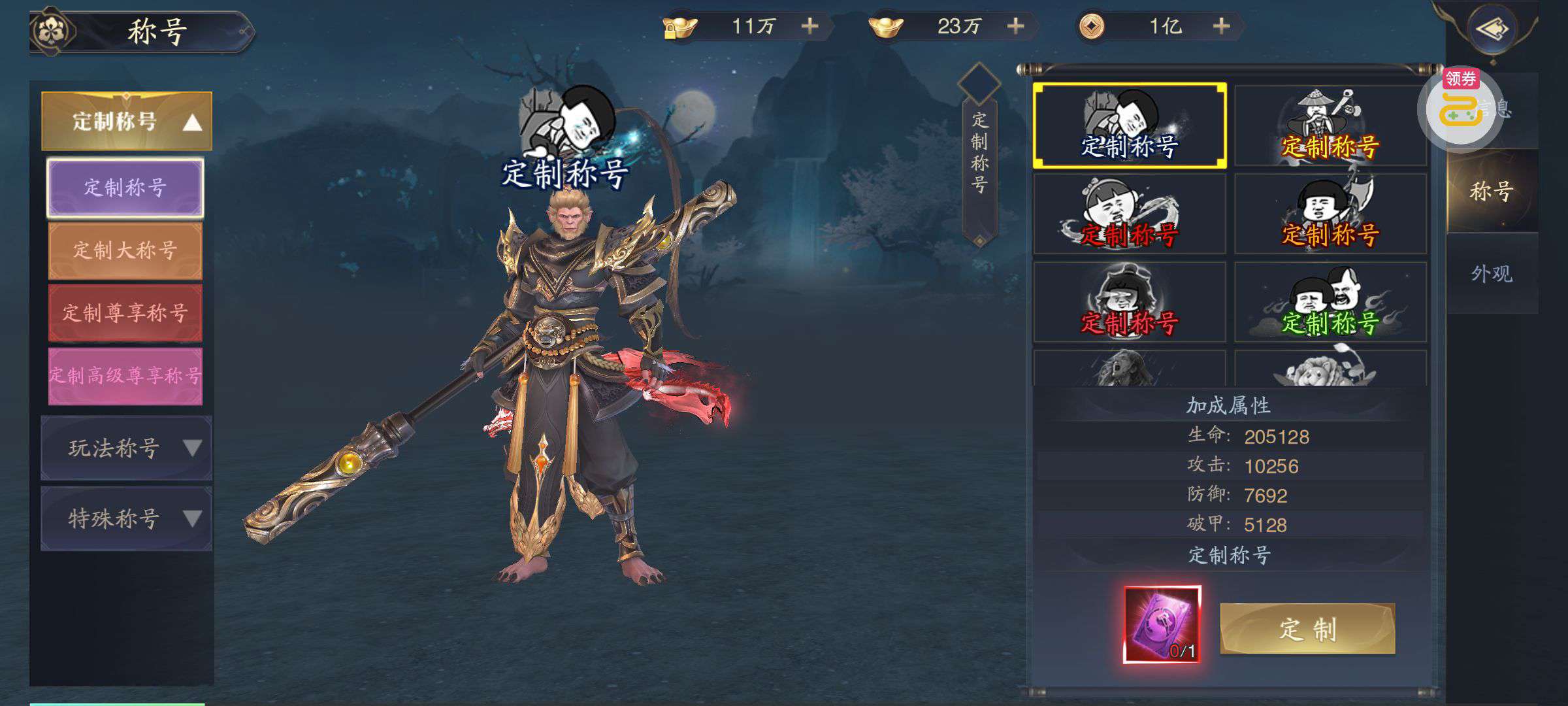Choose the straw-hat character title thumbnail
Image resolution: width=1568 pixels, height=706 pixels.
pyautogui.click(x=1330, y=126)
